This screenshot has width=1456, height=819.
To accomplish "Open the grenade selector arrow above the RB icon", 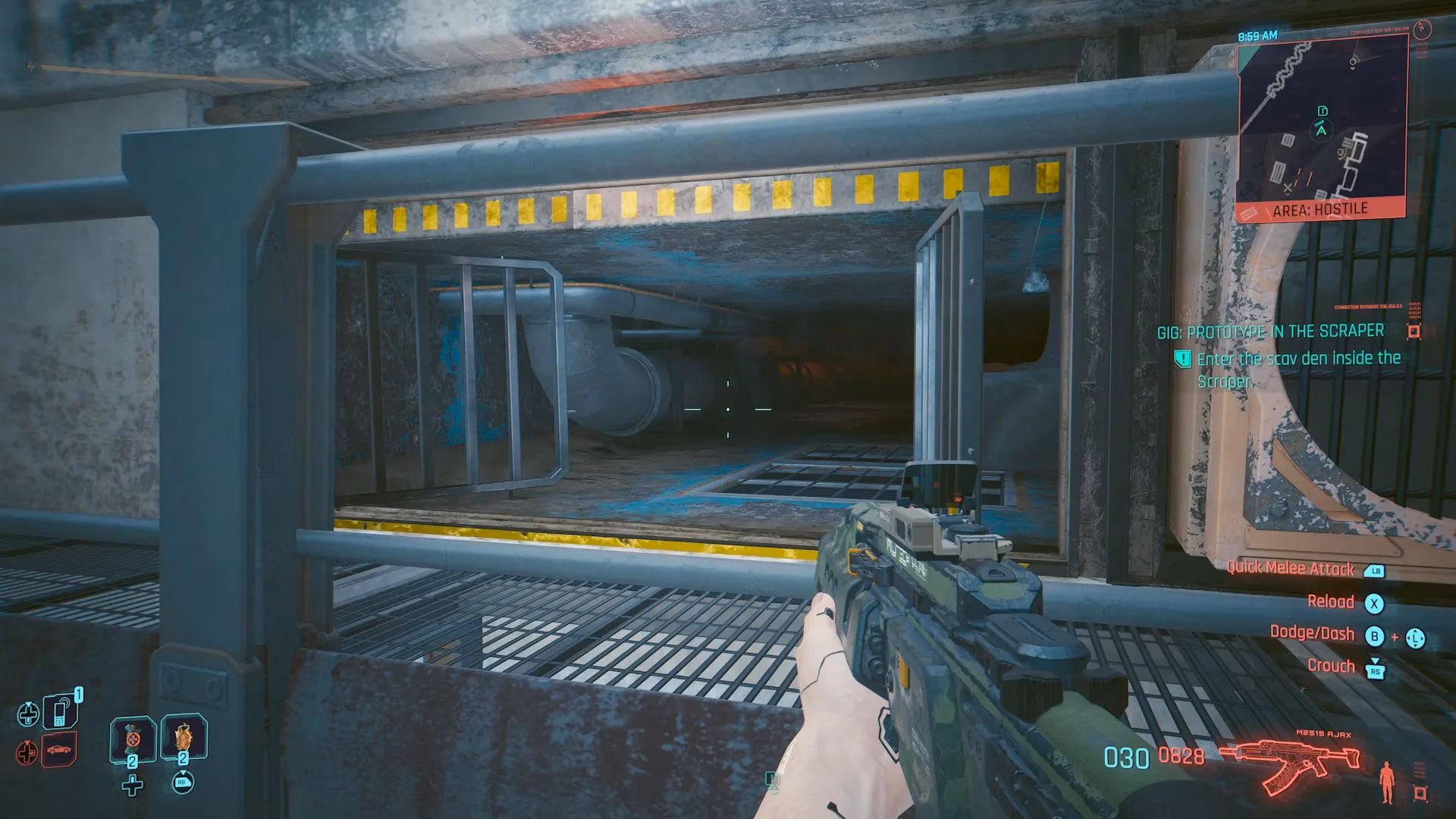I will [x=183, y=771].
